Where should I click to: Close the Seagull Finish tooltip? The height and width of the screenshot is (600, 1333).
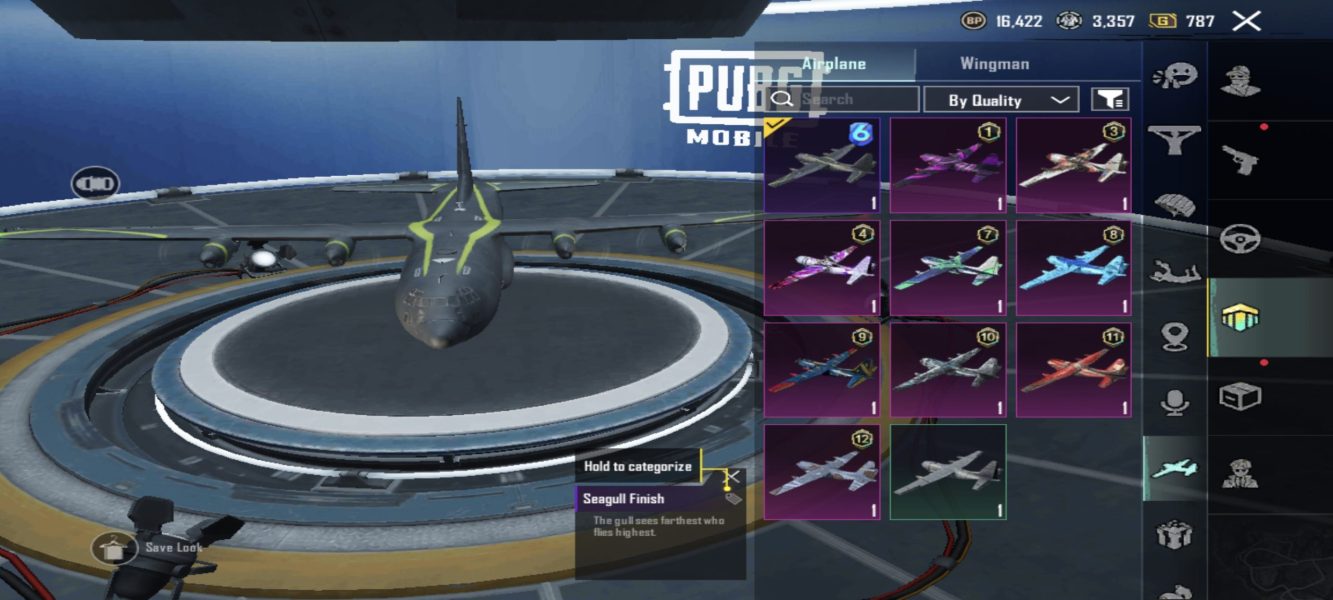734,477
